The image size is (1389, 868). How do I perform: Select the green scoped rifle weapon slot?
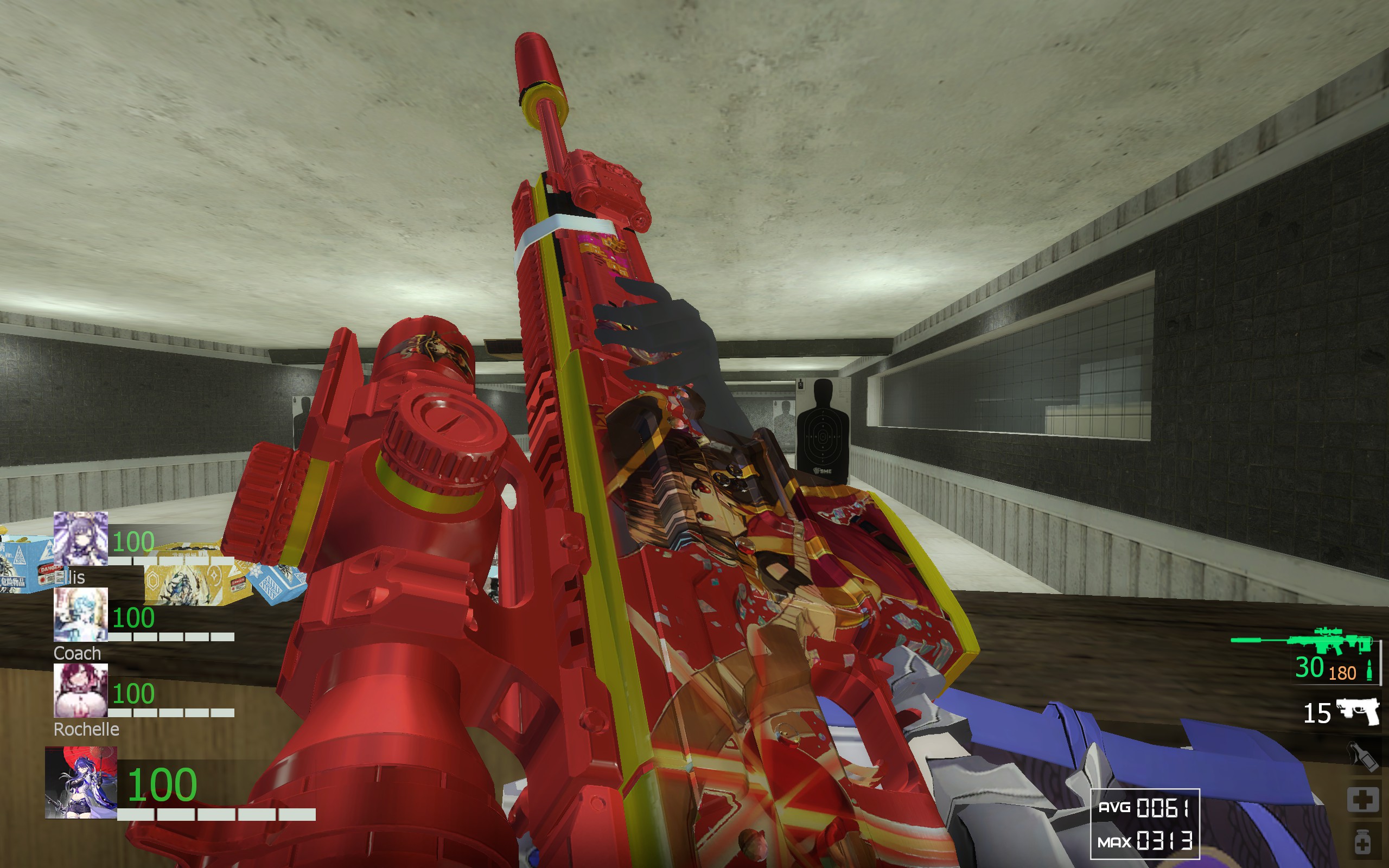click(1302, 641)
